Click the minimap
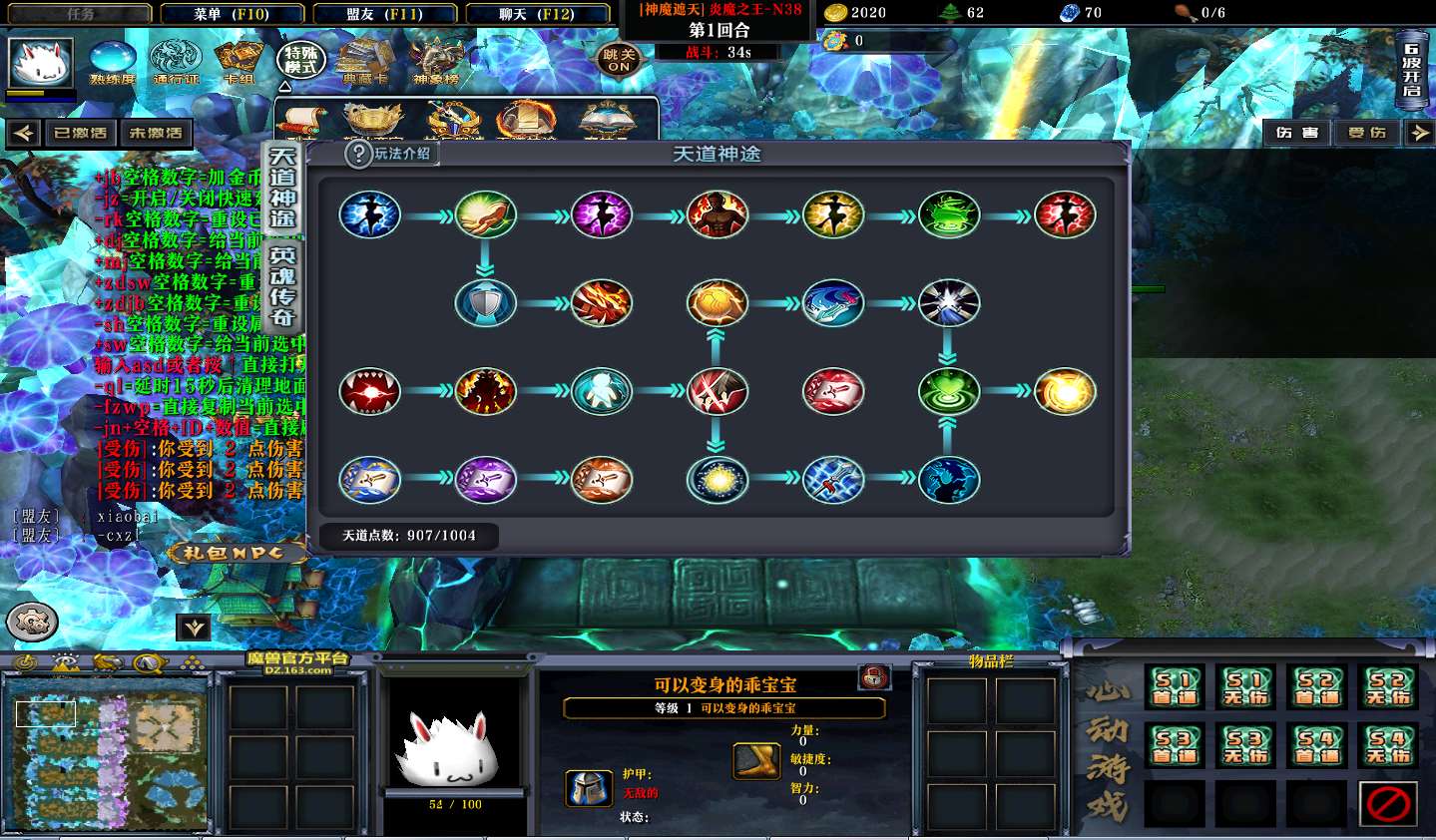Screen dimensions: 1436x840 (107, 750)
